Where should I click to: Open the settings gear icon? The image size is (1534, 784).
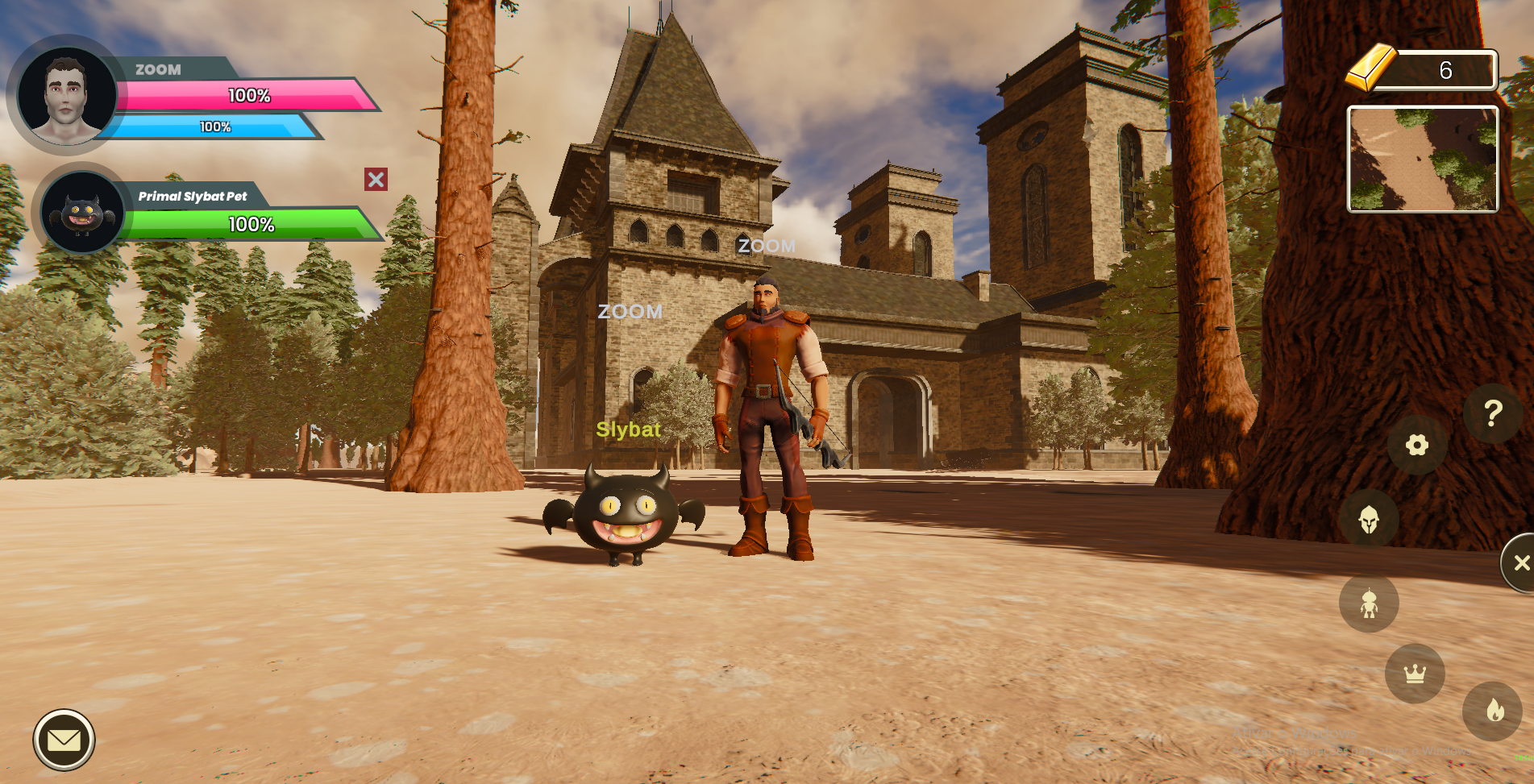point(1416,446)
